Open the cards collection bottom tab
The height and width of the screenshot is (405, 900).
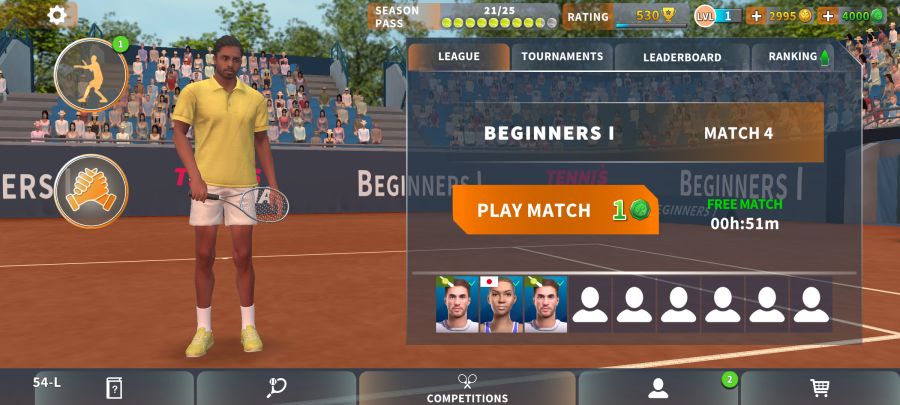pyautogui.click(x=114, y=388)
